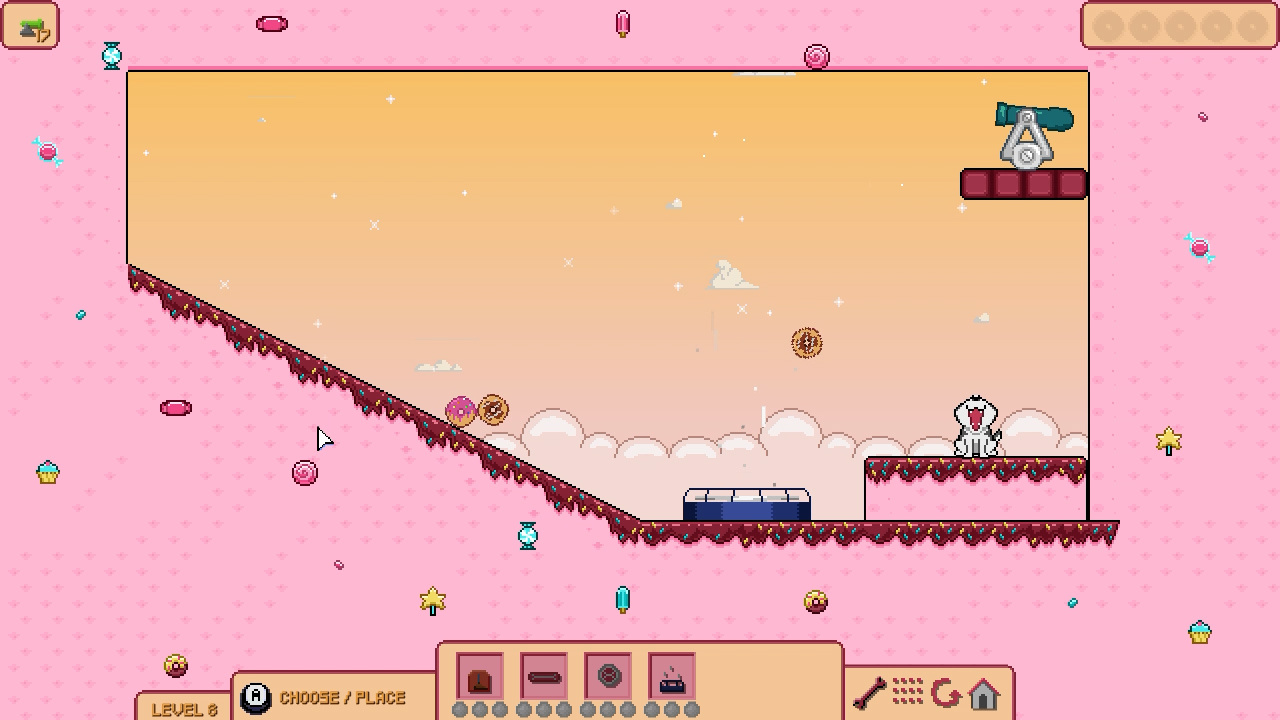
Task: Click the spinning golden coin midair
Action: pyautogui.click(x=806, y=342)
